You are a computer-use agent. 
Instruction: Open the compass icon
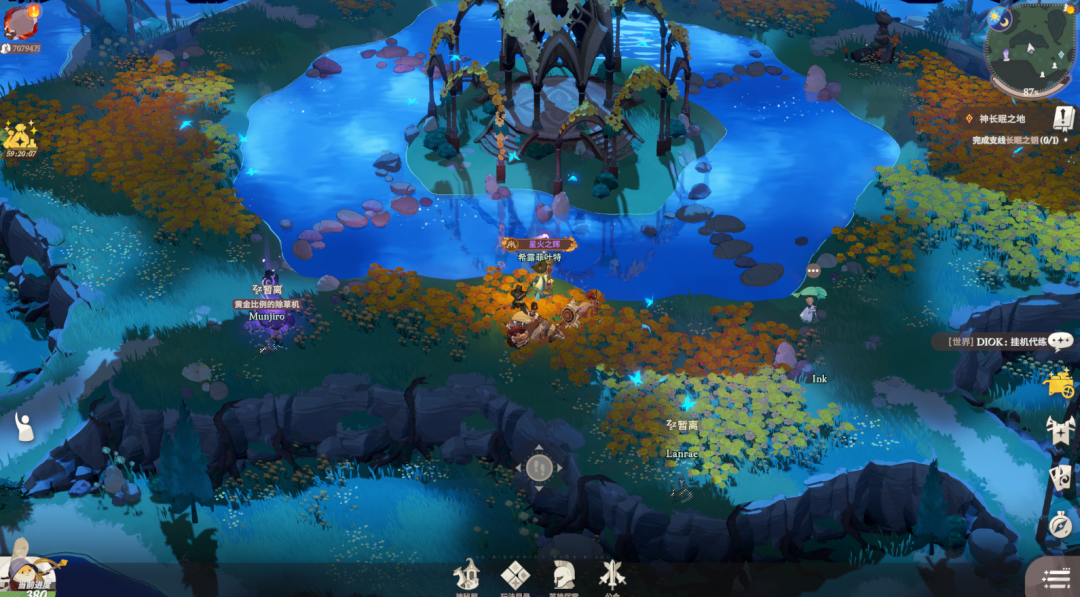[x=1060, y=523]
